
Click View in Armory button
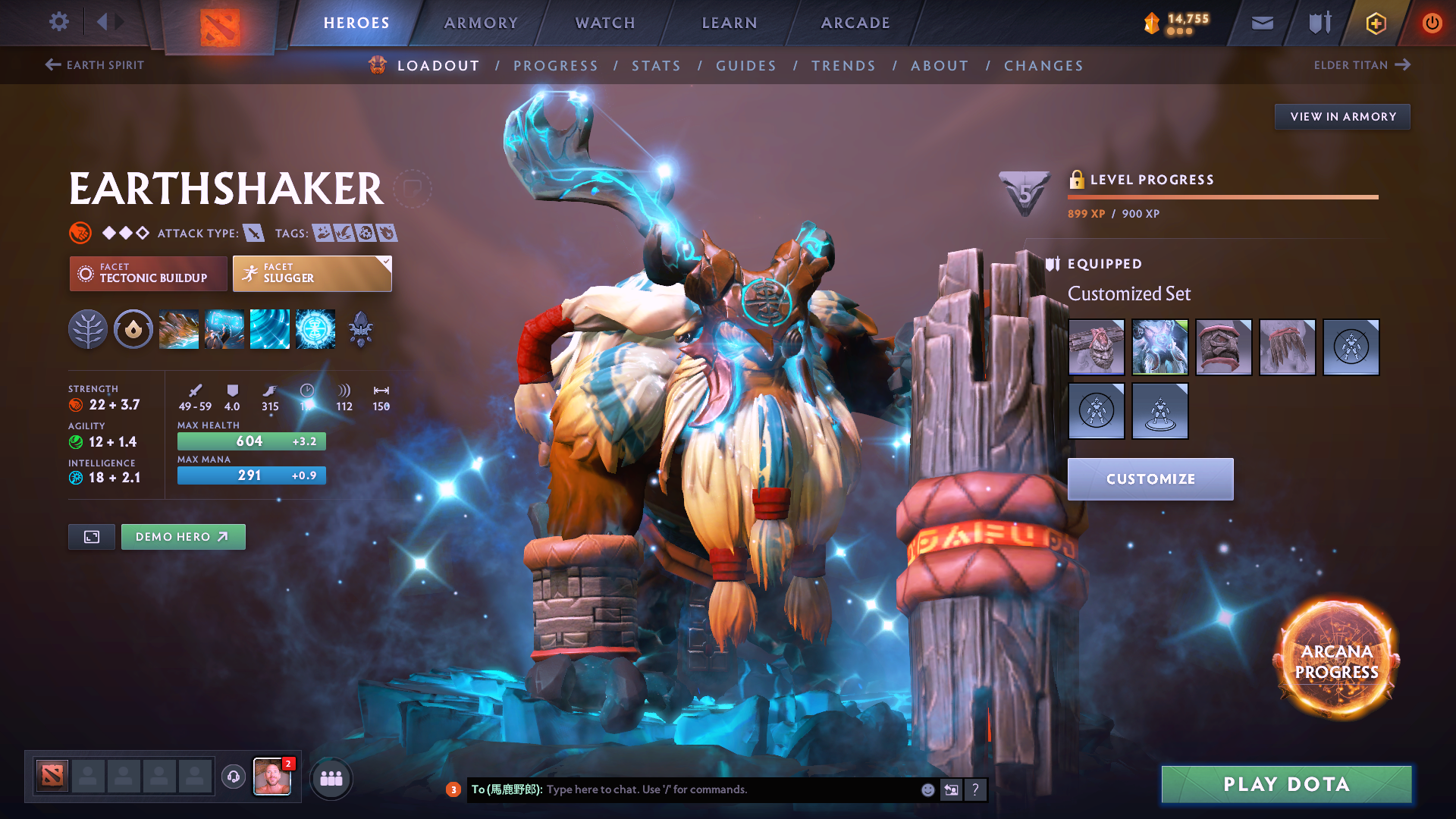pyautogui.click(x=1342, y=117)
